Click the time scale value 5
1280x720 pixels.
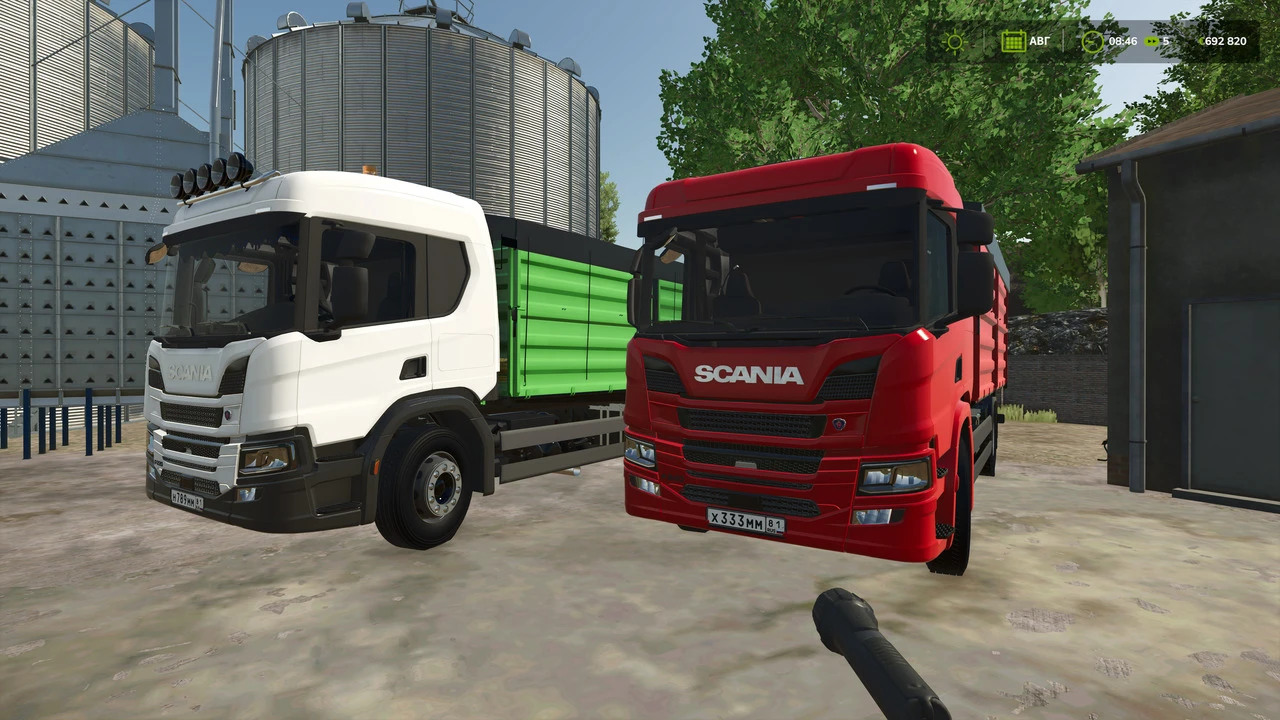[1167, 41]
